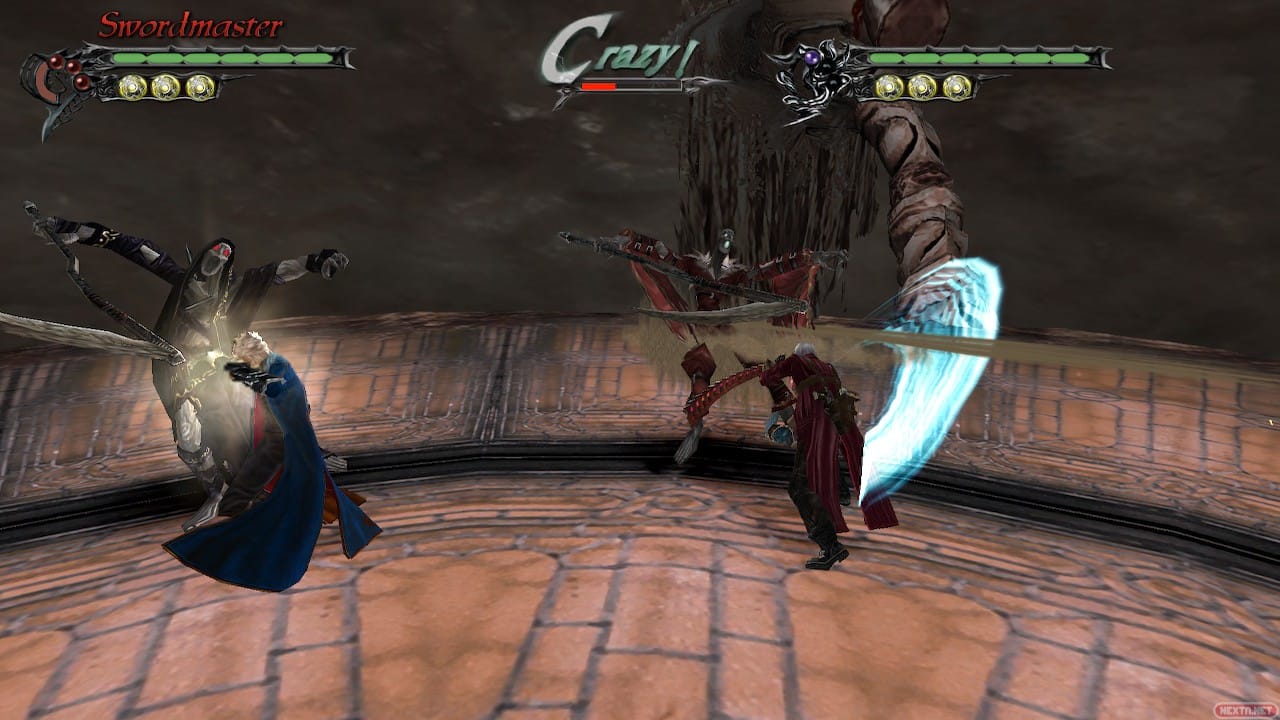This screenshot has width=1280, height=720.
Task: Click the red style meter under Crazy!
Action: 600,86
